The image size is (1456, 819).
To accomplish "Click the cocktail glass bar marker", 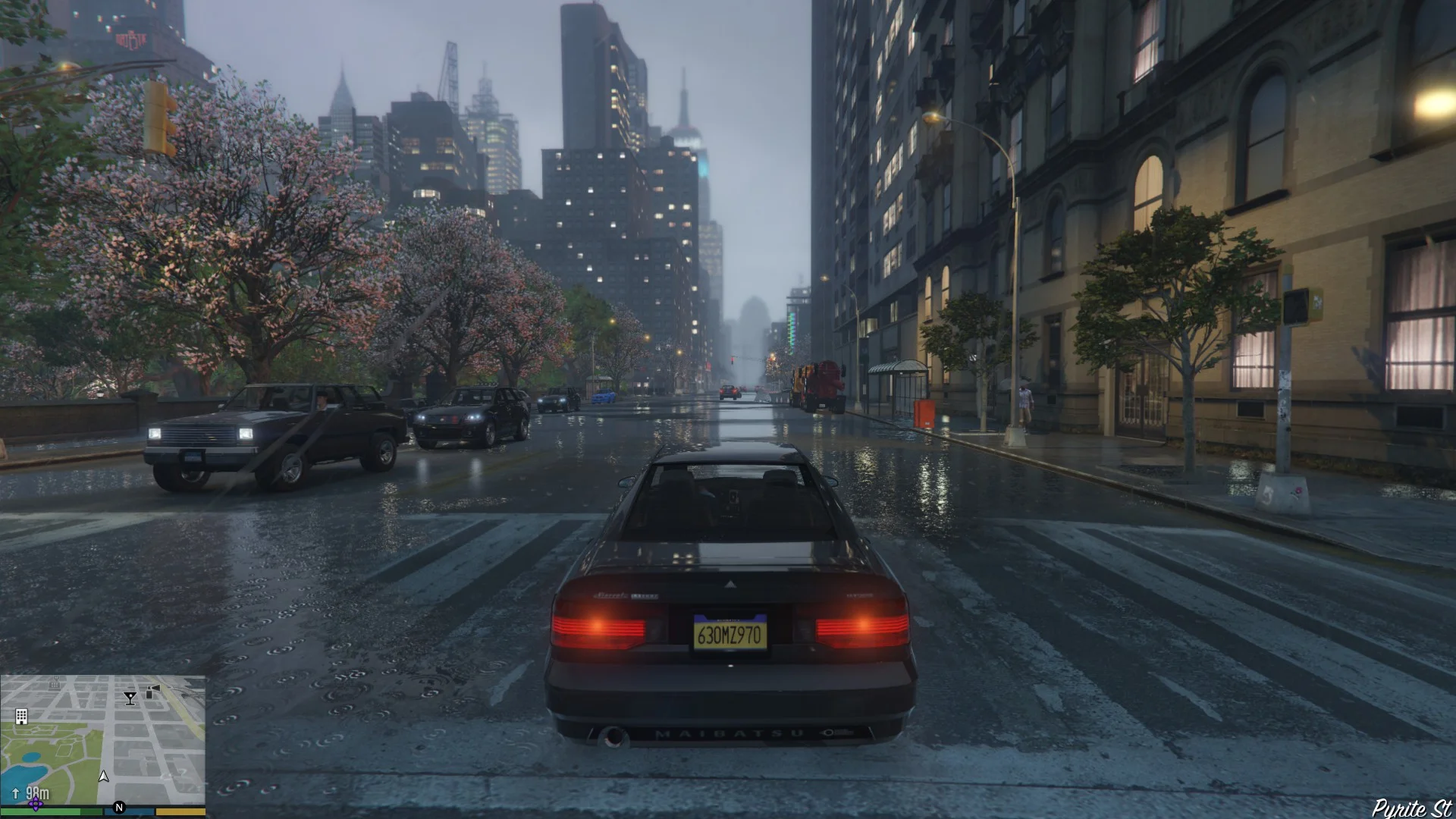I will click(130, 698).
